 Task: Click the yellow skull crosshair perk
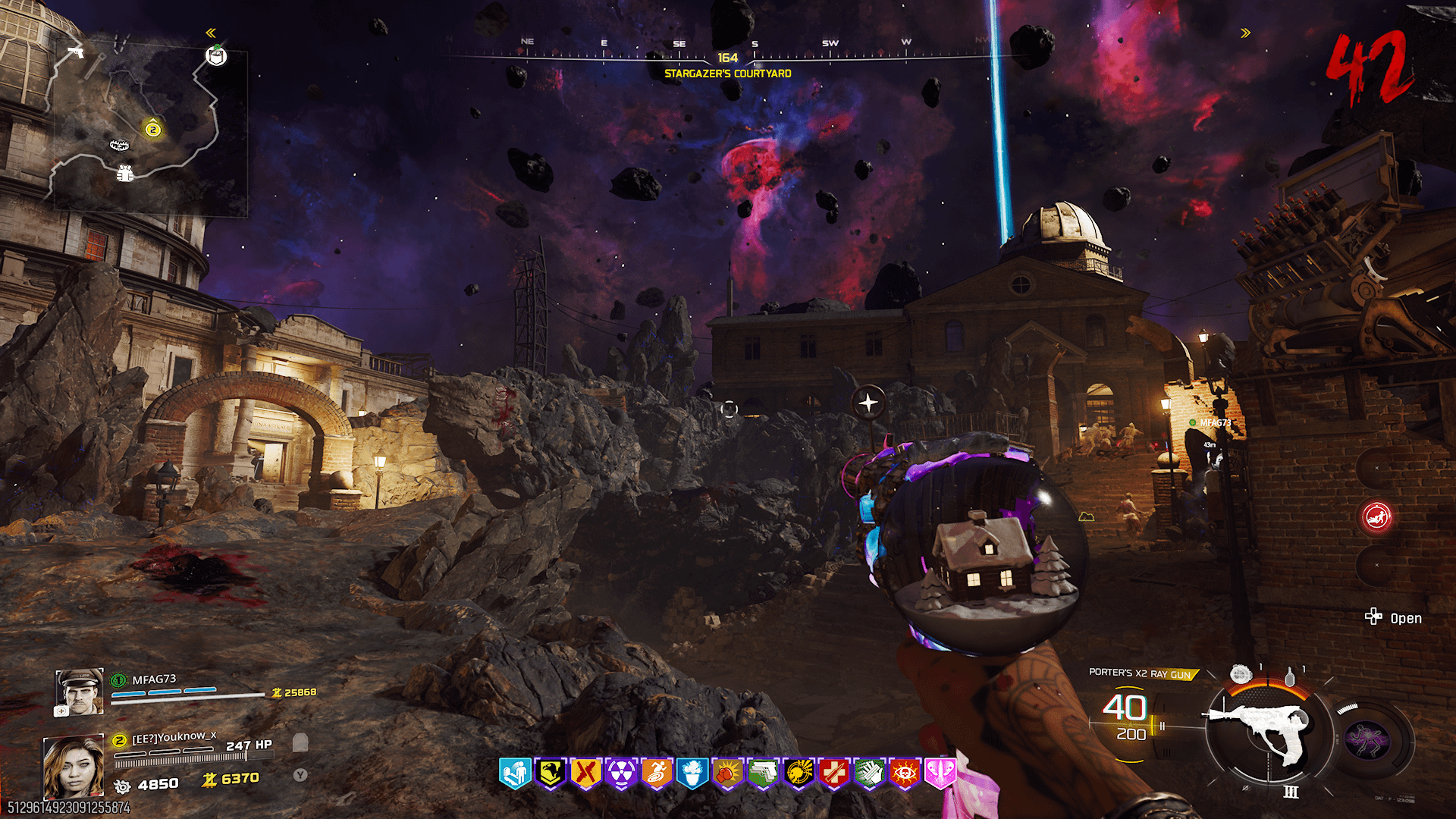pos(799,773)
